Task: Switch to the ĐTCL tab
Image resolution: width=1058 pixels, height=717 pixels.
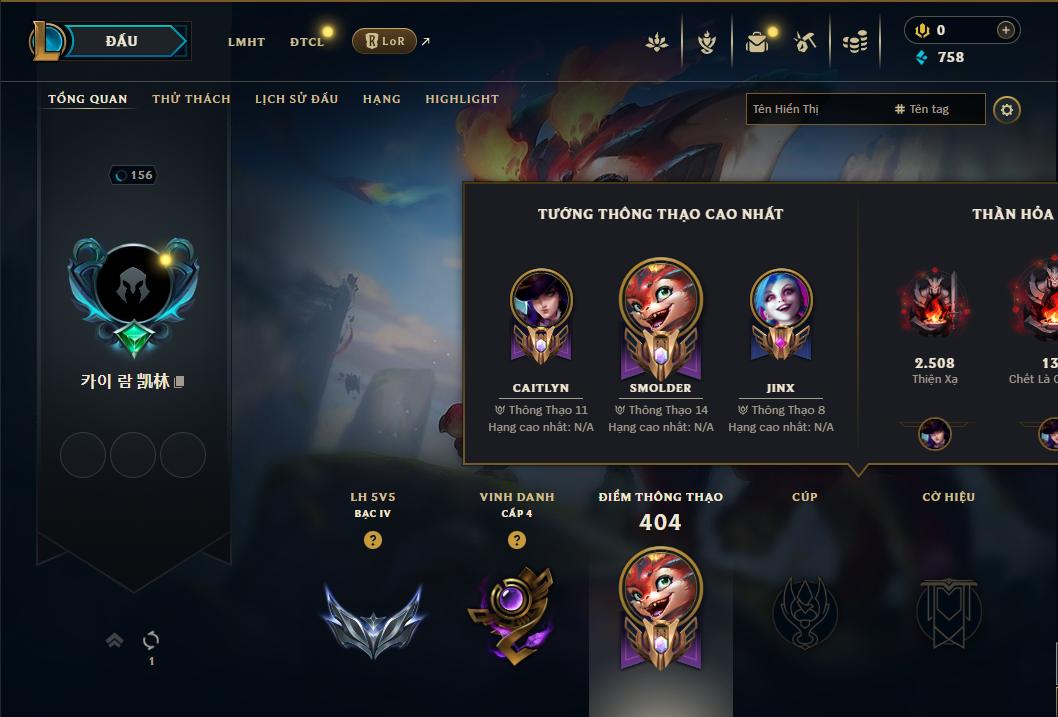Action: pyautogui.click(x=307, y=42)
